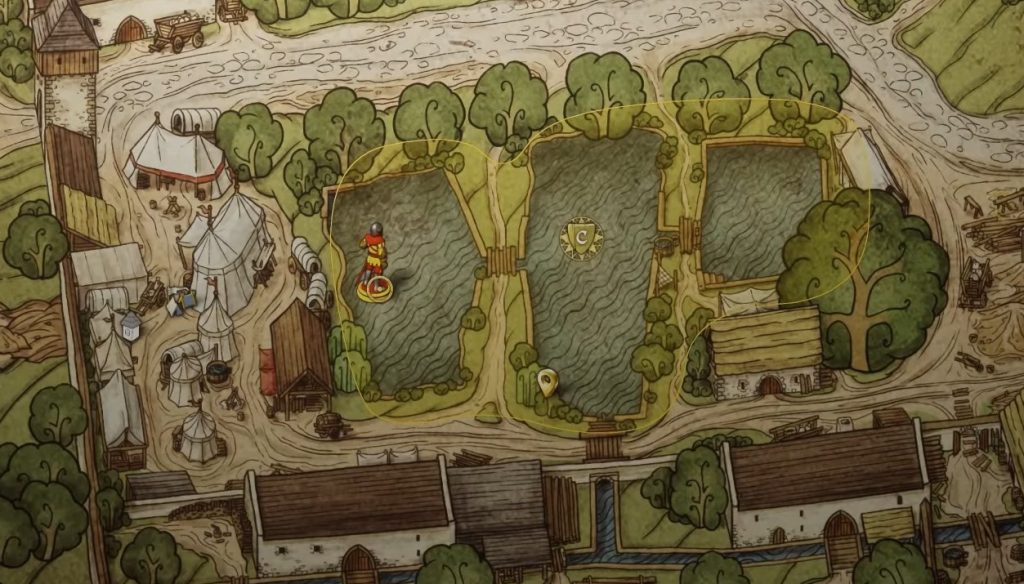Select the player figure marker on the map
1024x584 pixels.
375,264
